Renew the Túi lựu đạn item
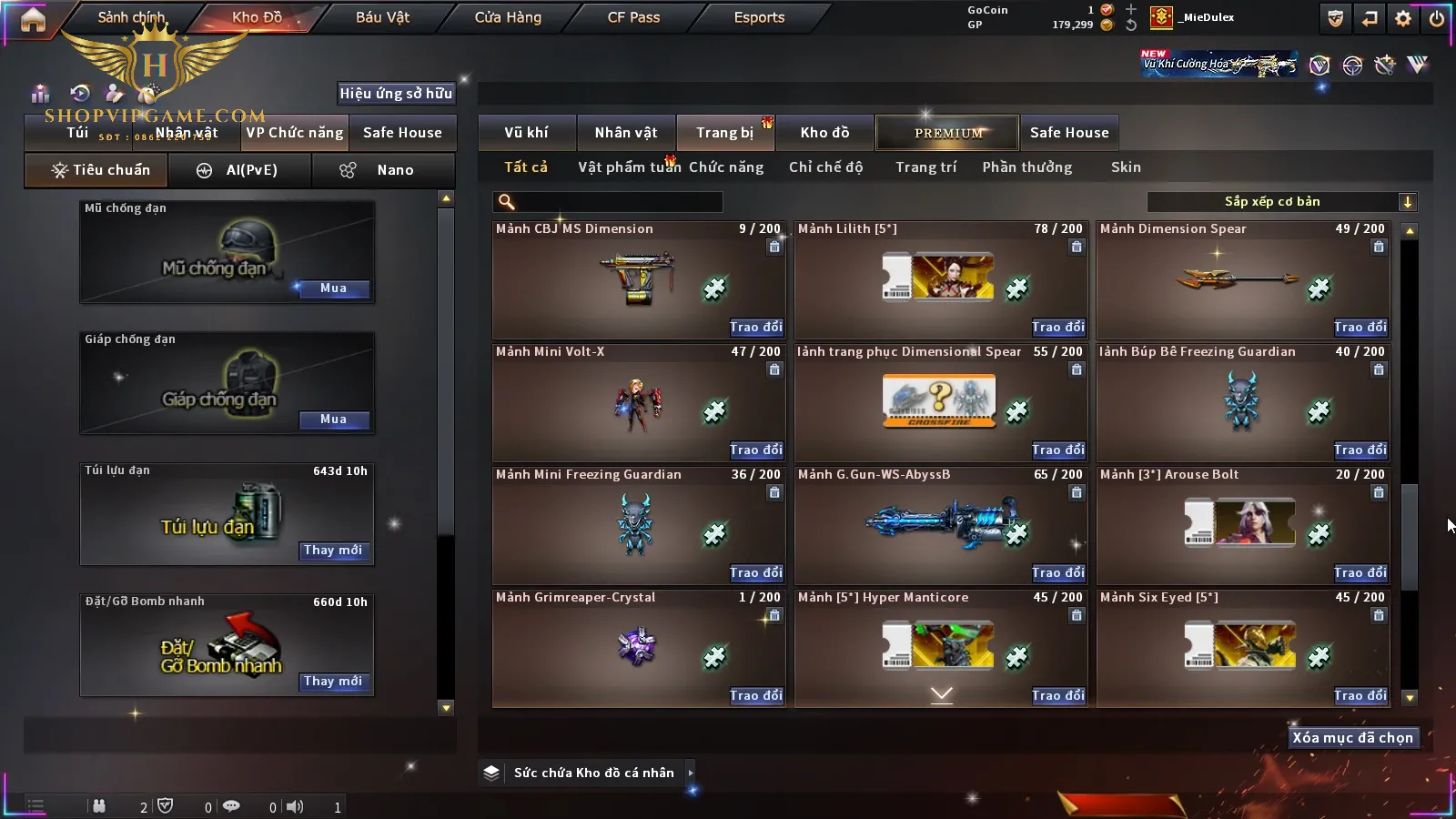The width and height of the screenshot is (1456, 819). tap(333, 551)
